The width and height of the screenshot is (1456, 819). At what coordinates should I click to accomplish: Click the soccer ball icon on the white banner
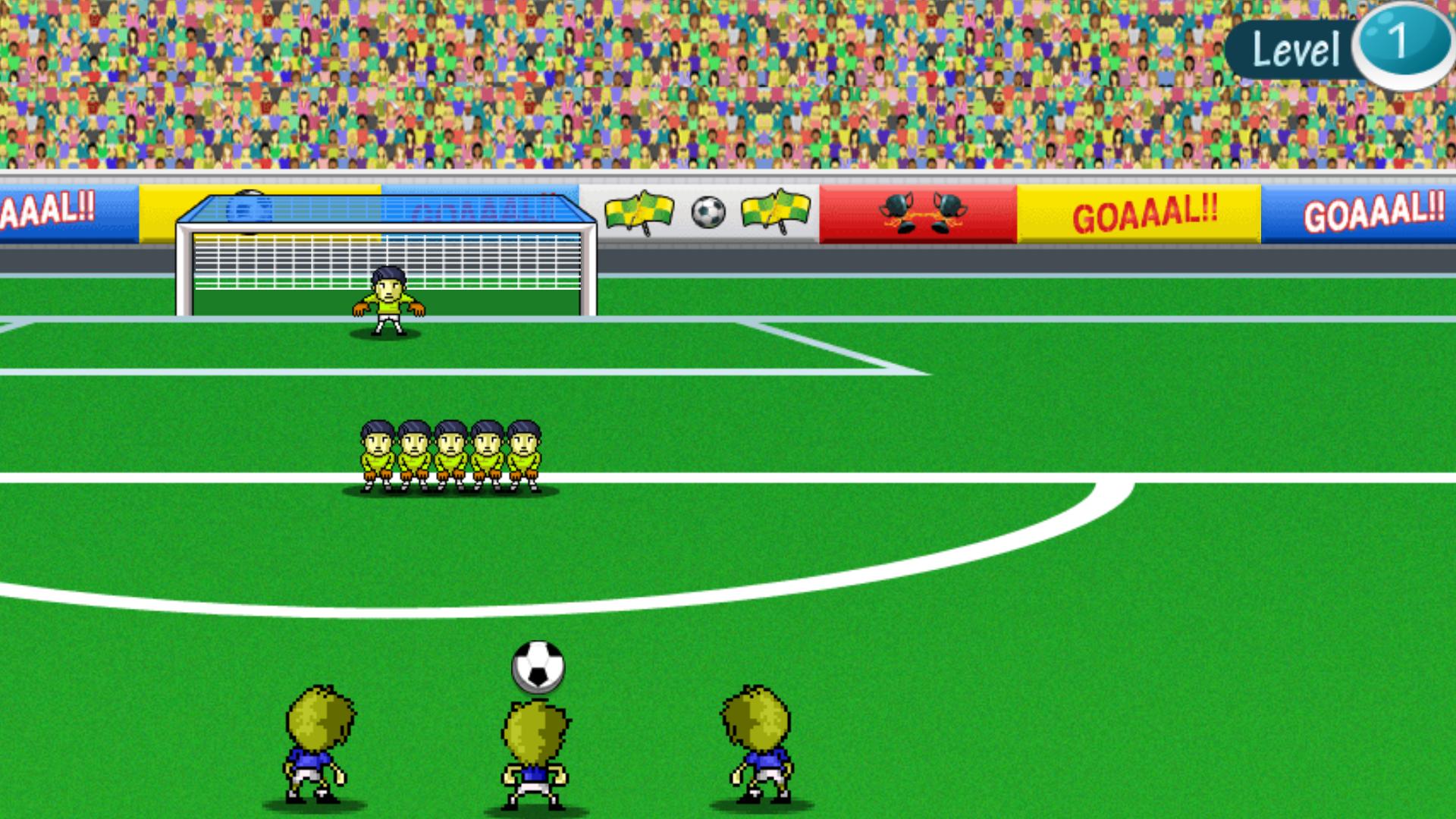(710, 213)
